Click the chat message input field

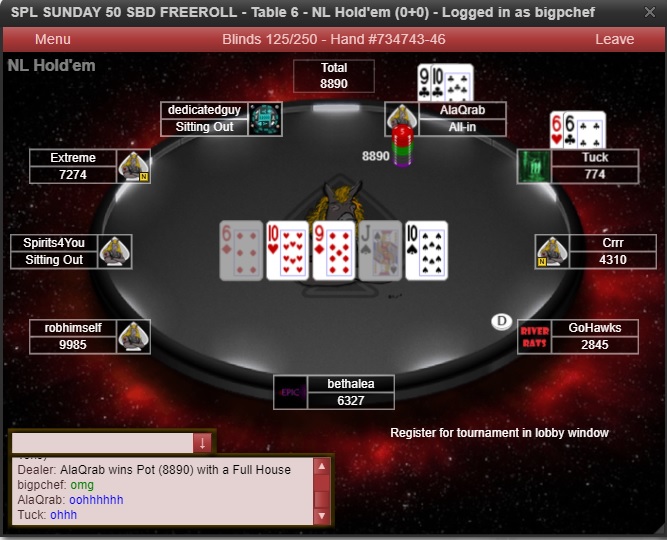101,442
